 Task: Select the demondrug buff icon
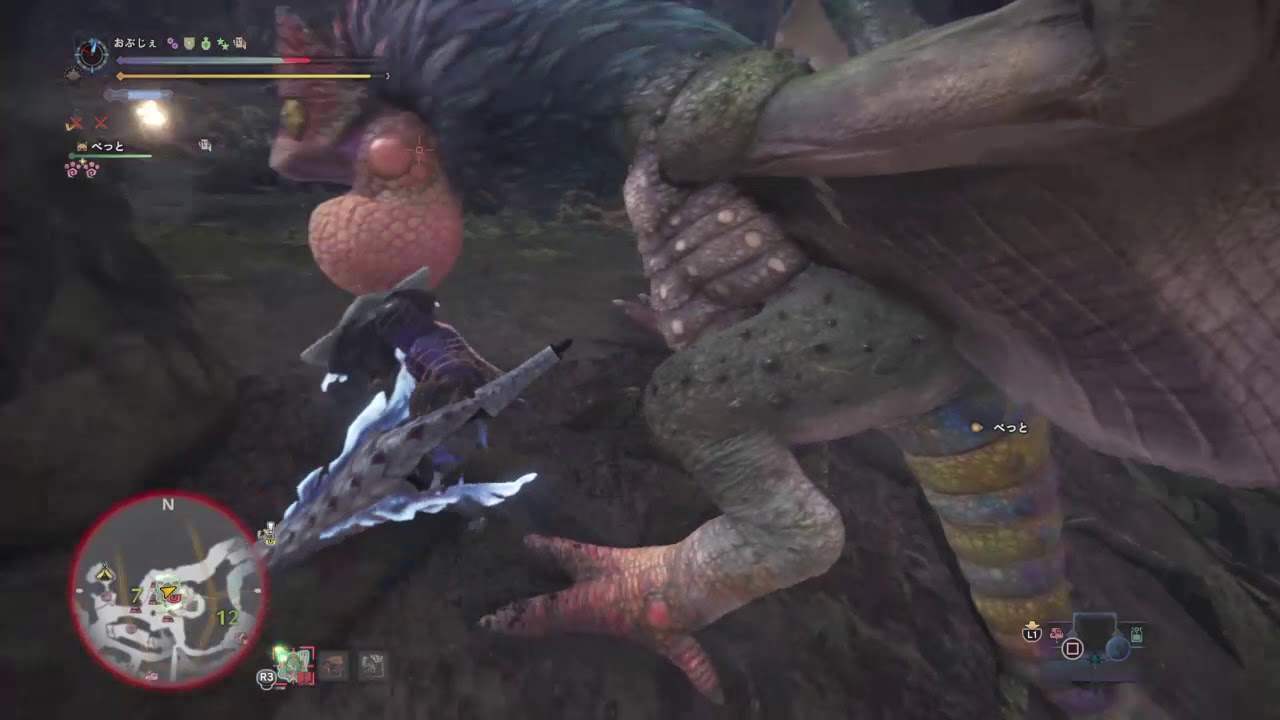(205, 43)
